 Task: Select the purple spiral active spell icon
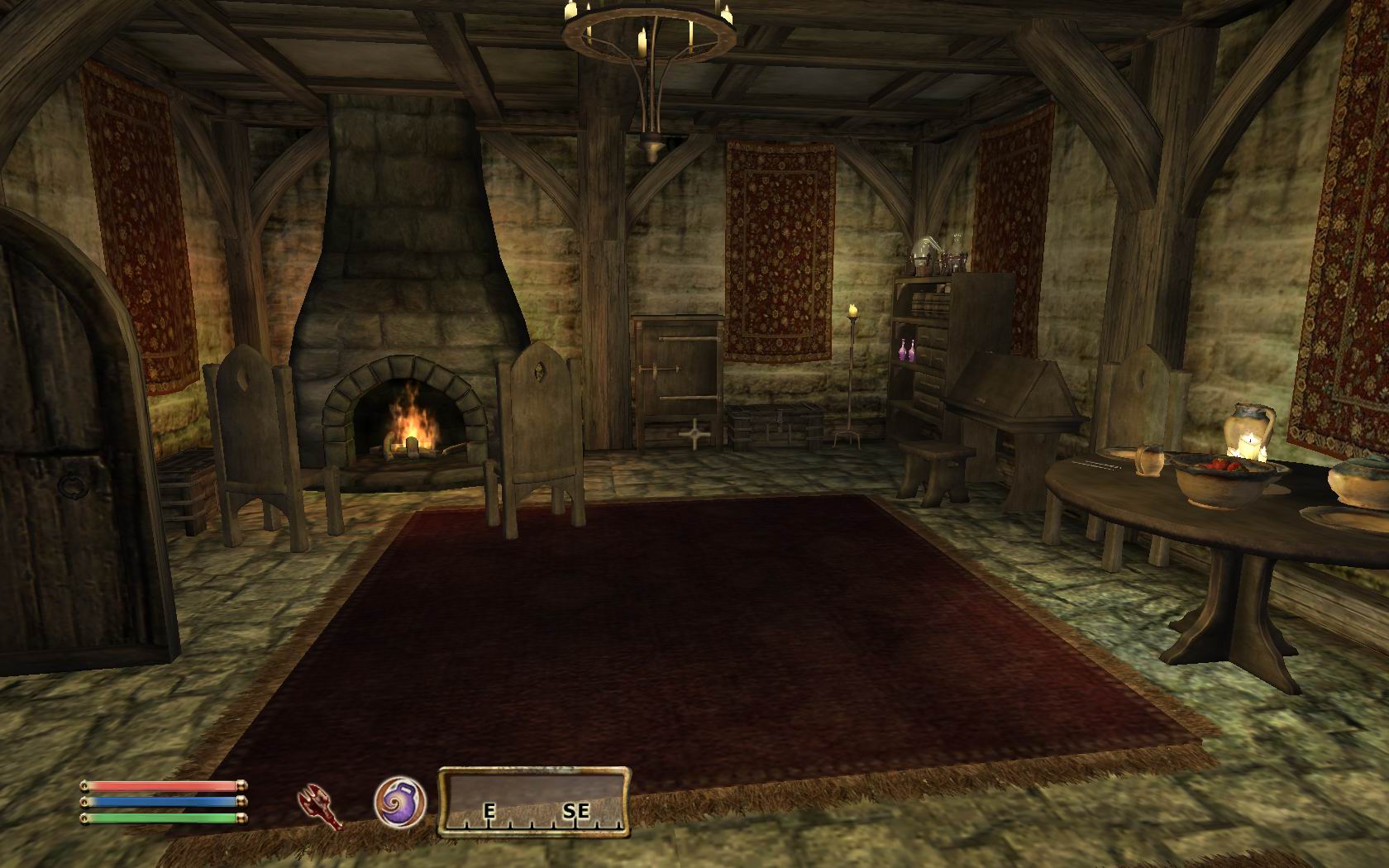click(400, 803)
